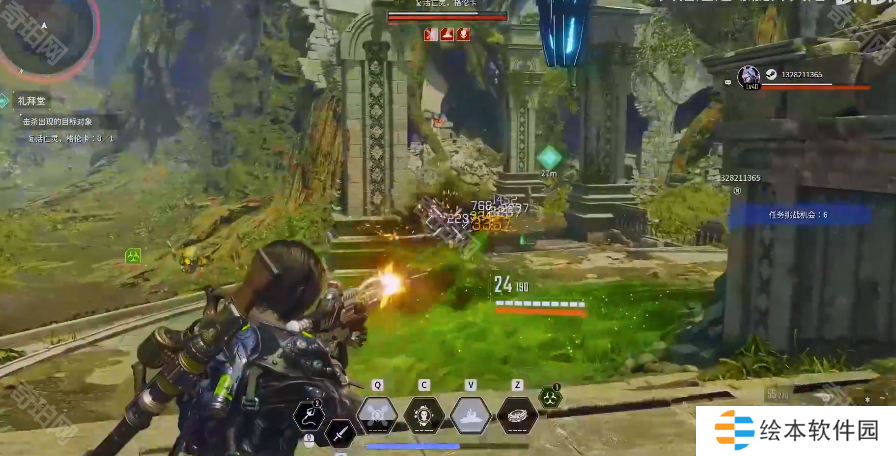This screenshot has height=456, width=896.
Task: Select the 礼拜堂 mission objective tracker
Action: (34, 100)
